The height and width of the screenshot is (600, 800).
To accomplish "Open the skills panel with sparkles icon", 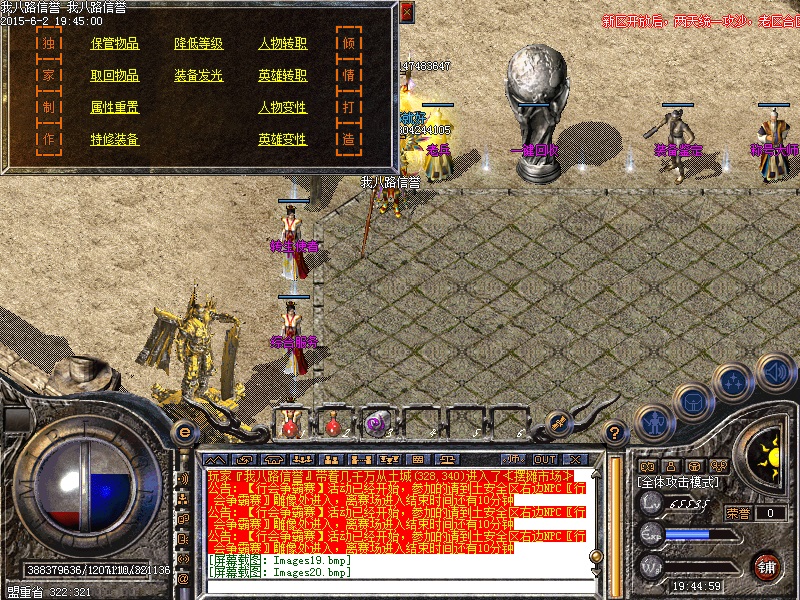I will pos(735,381).
